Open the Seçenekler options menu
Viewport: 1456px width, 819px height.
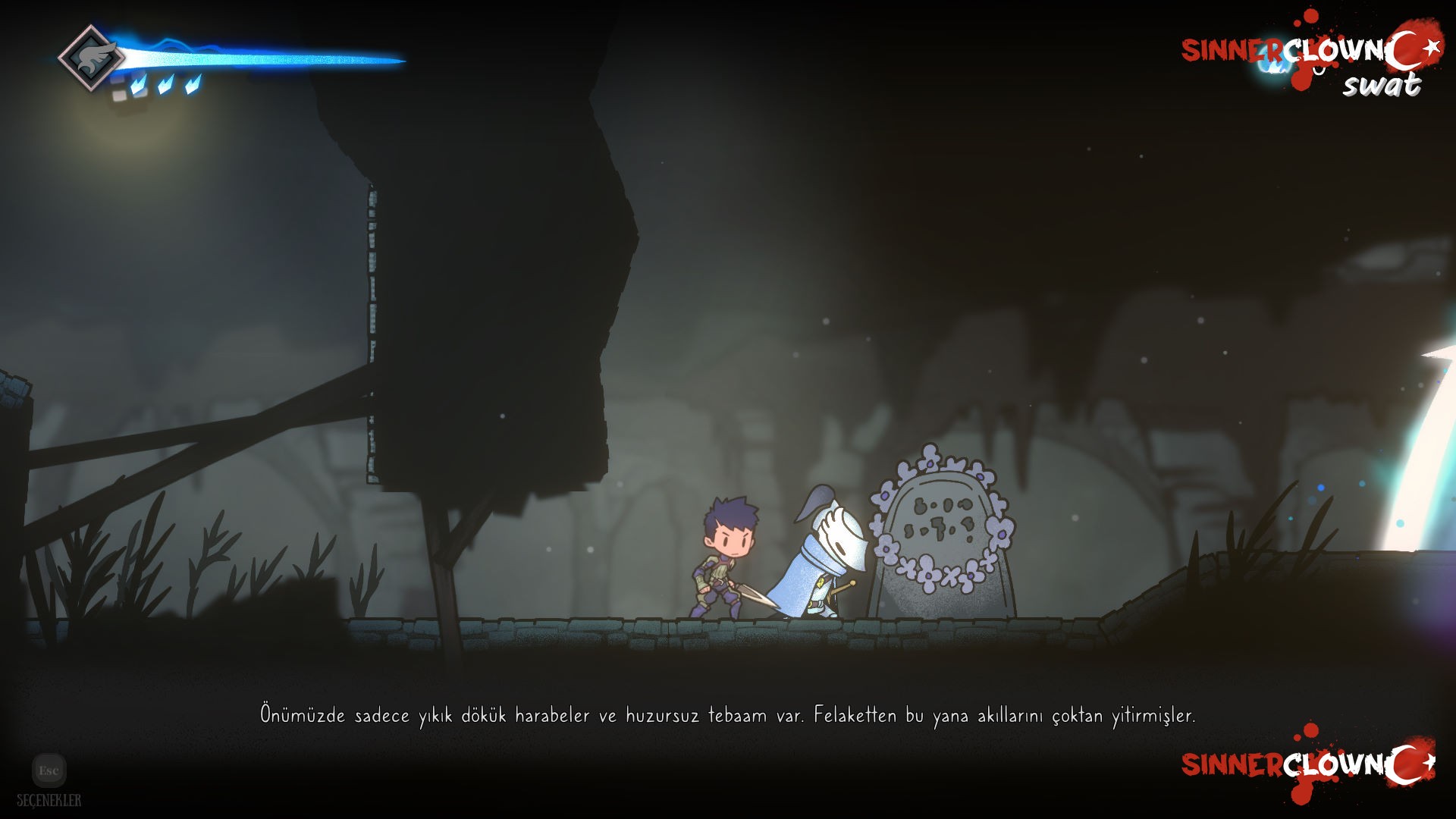pos(49,771)
